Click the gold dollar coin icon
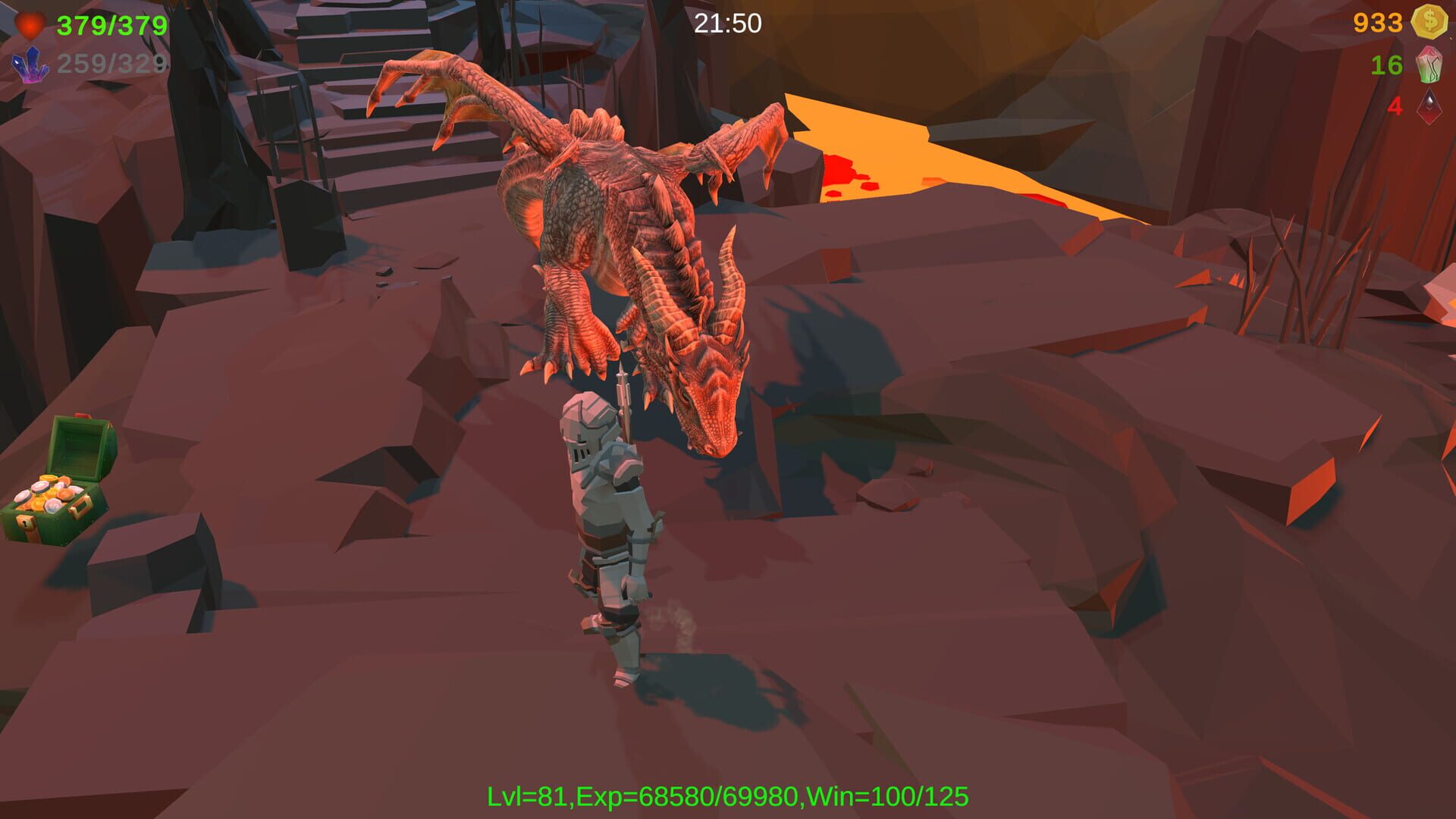Viewport: 1456px width, 819px height. coord(1429,24)
